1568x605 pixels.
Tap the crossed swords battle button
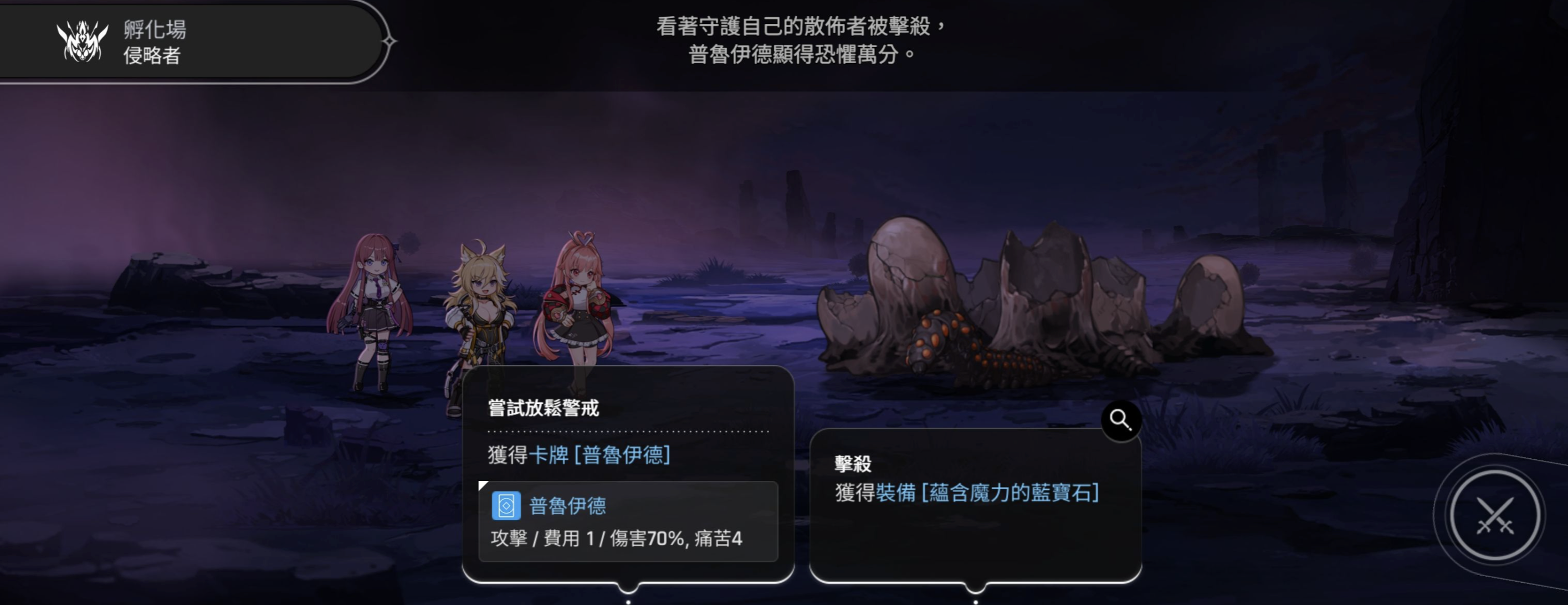(1494, 516)
